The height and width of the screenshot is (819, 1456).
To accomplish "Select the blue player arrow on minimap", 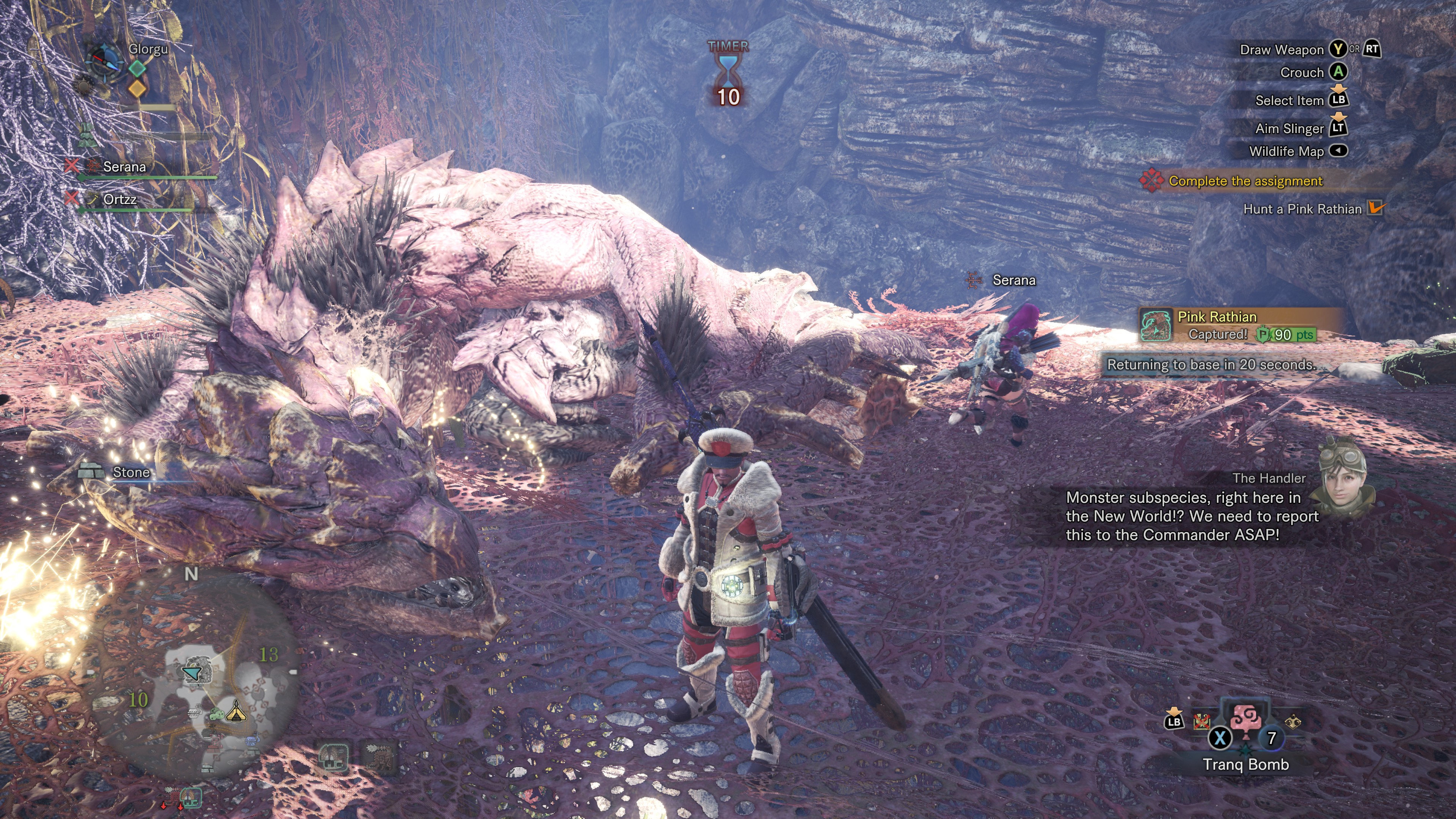I will (x=193, y=673).
